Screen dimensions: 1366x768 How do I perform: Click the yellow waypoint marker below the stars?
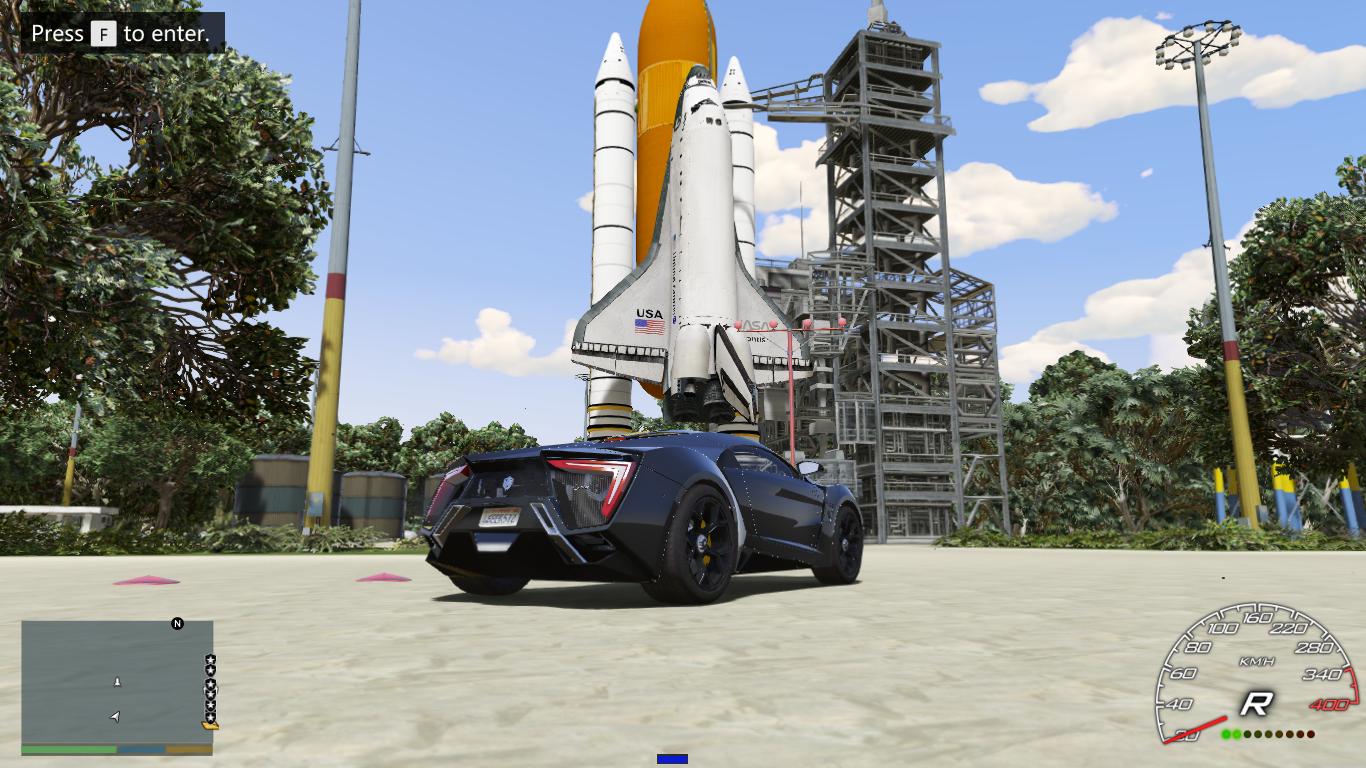(211, 725)
